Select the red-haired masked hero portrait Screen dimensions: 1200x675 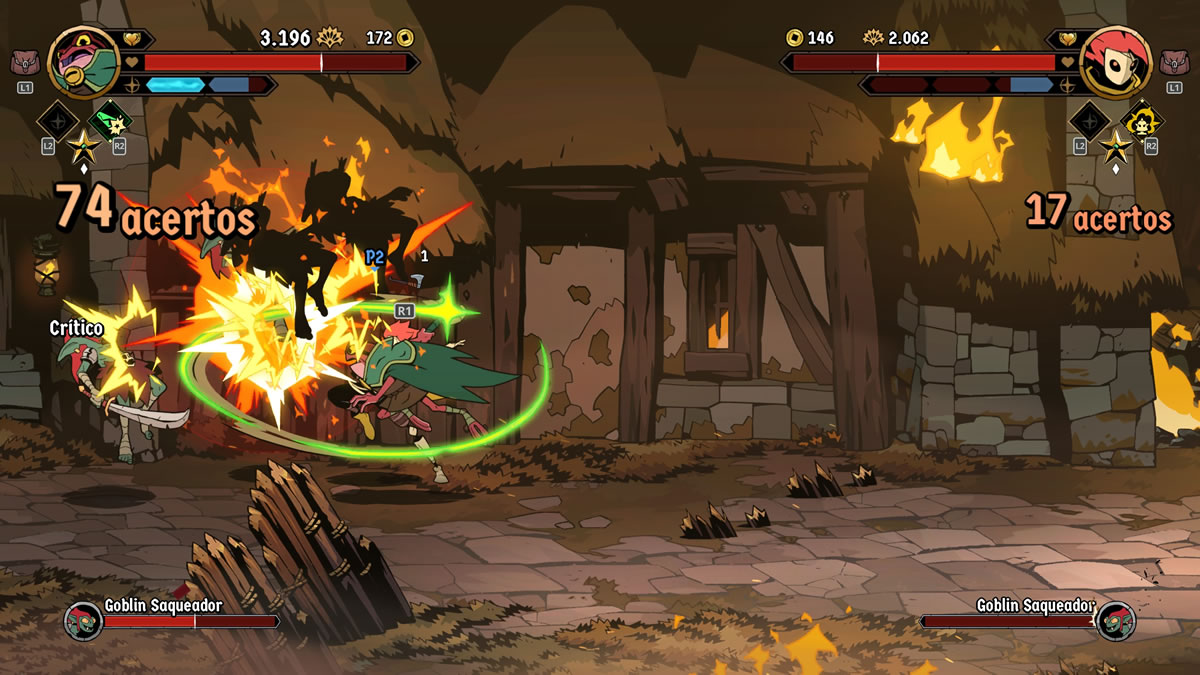click(x=1115, y=62)
